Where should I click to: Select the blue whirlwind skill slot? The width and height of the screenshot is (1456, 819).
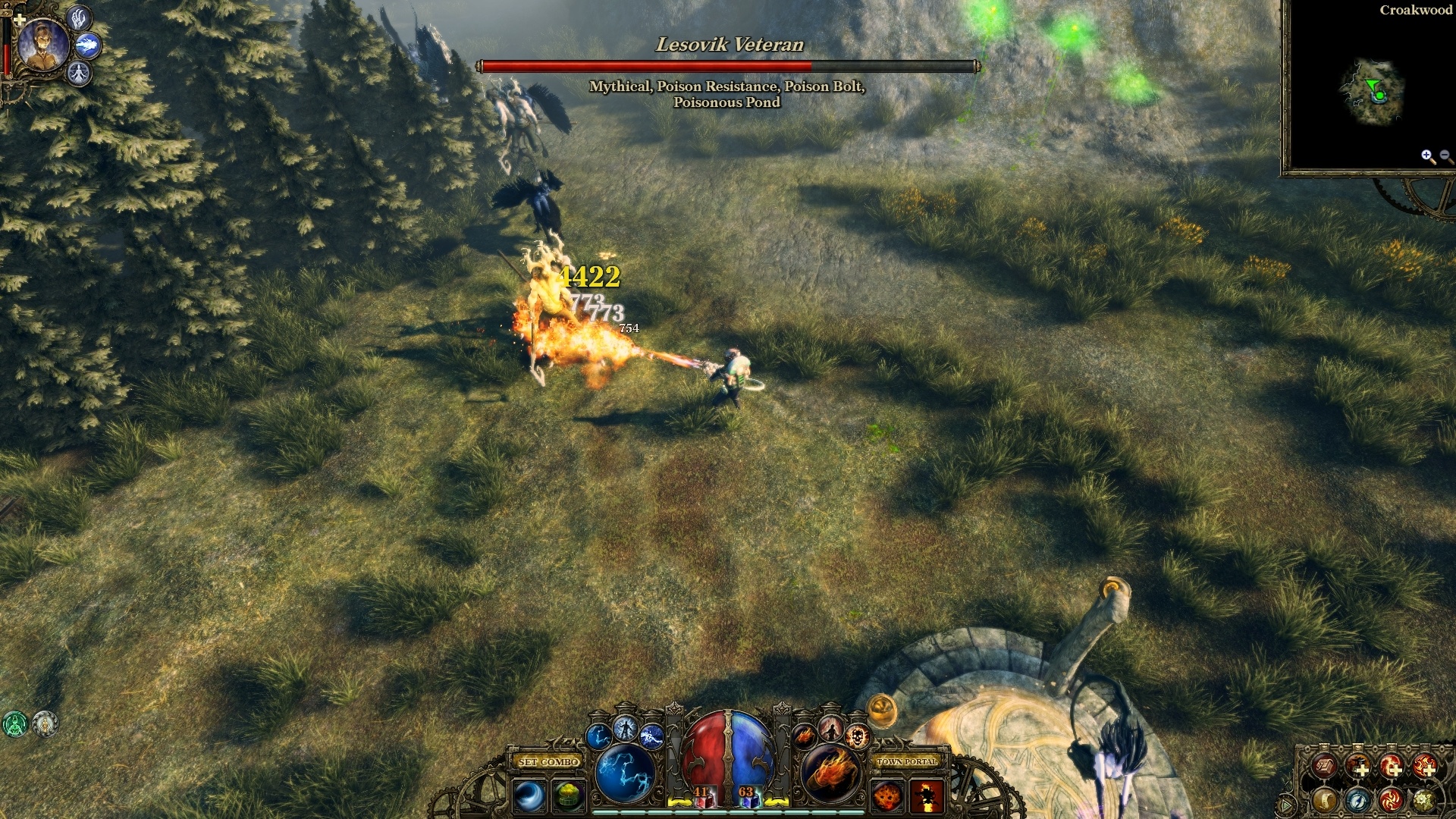click(529, 796)
